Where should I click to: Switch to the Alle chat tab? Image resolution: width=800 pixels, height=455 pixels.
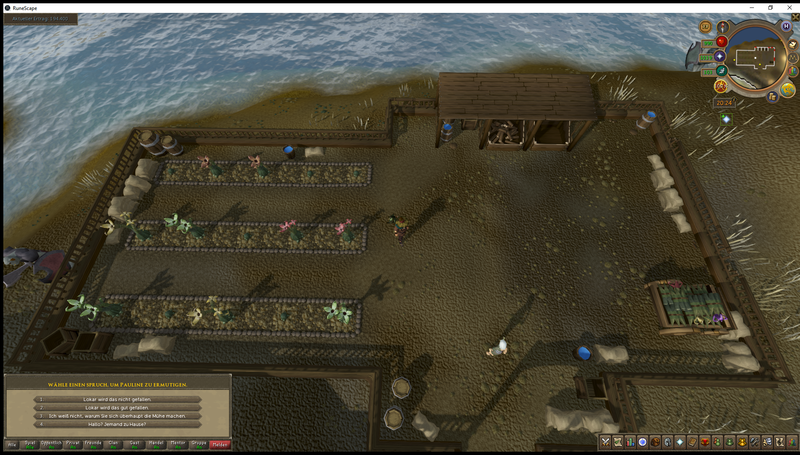(x=12, y=443)
